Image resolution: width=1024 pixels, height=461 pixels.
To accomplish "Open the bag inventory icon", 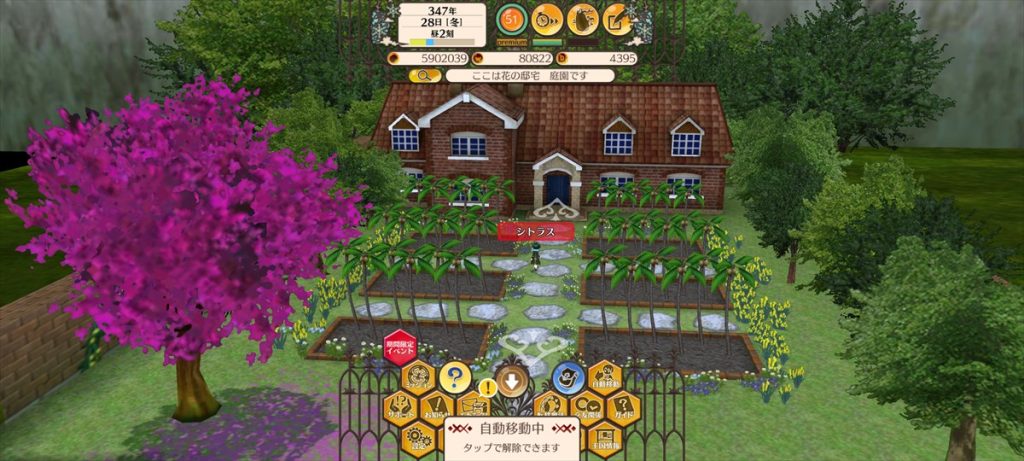I will 582,18.
